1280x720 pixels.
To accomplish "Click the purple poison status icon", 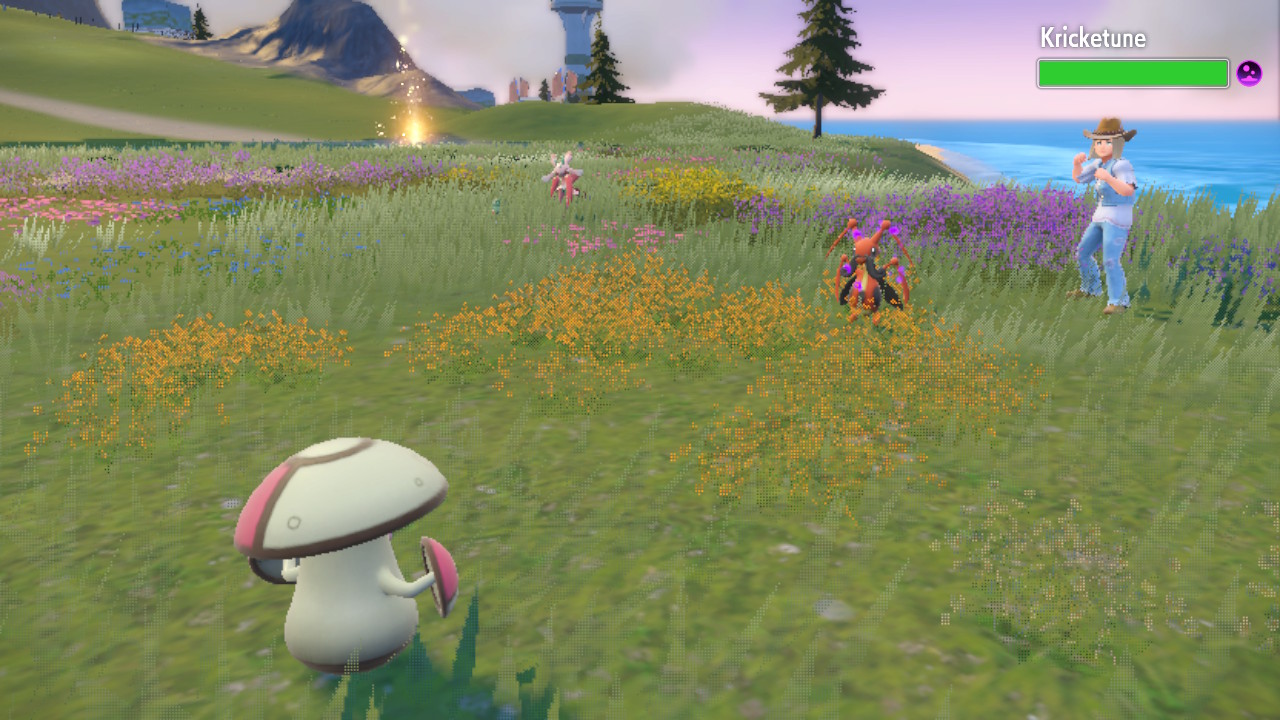I will click(1249, 73).
